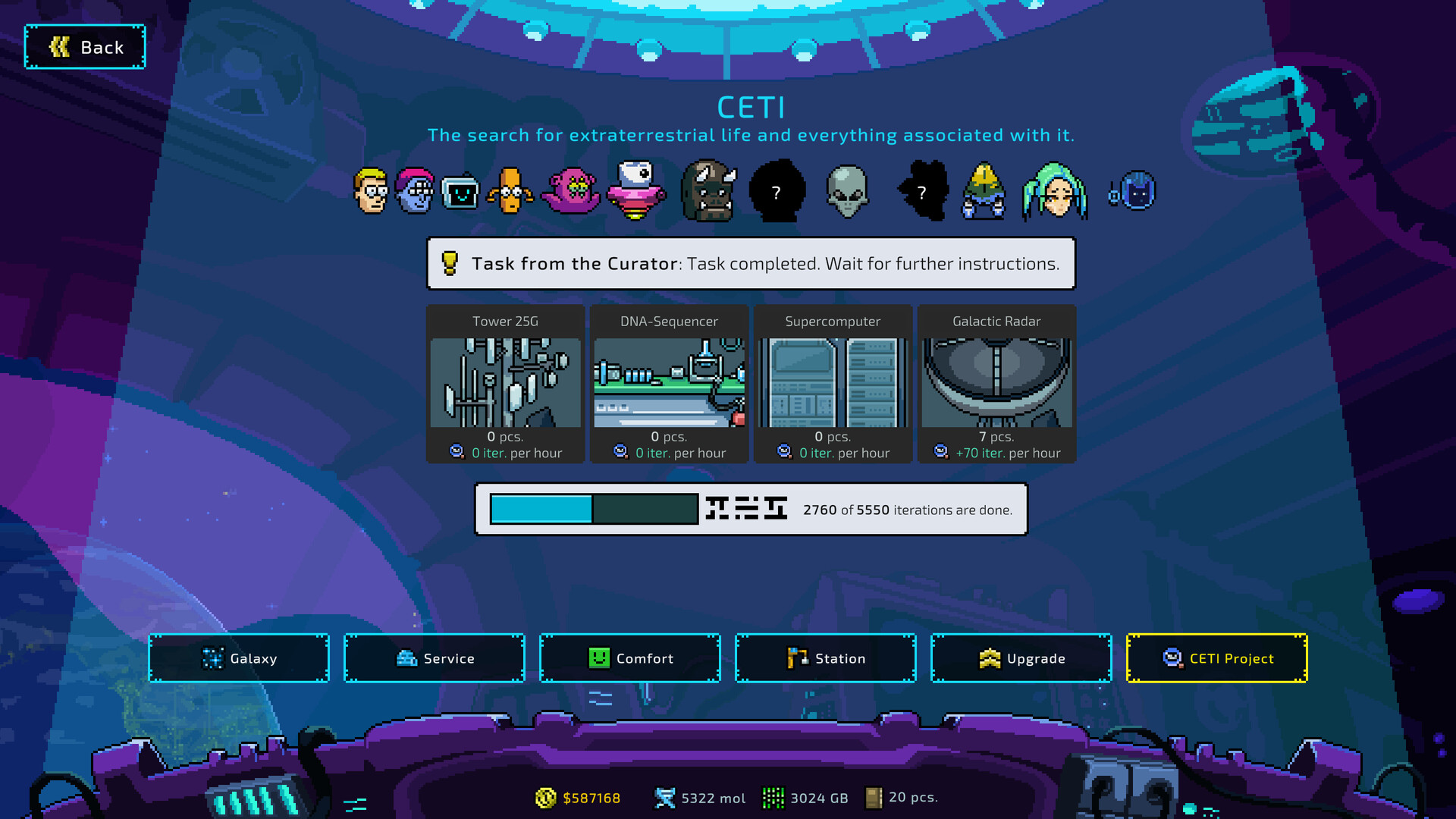
Task: Select the green-haired woman character icon
Action: 1056,192
